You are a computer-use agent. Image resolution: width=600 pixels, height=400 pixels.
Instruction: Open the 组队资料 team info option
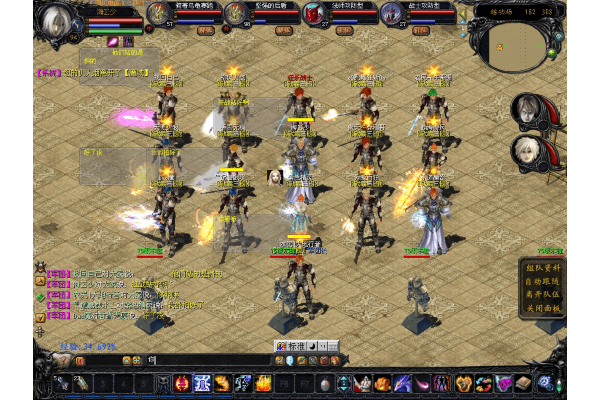541,267
